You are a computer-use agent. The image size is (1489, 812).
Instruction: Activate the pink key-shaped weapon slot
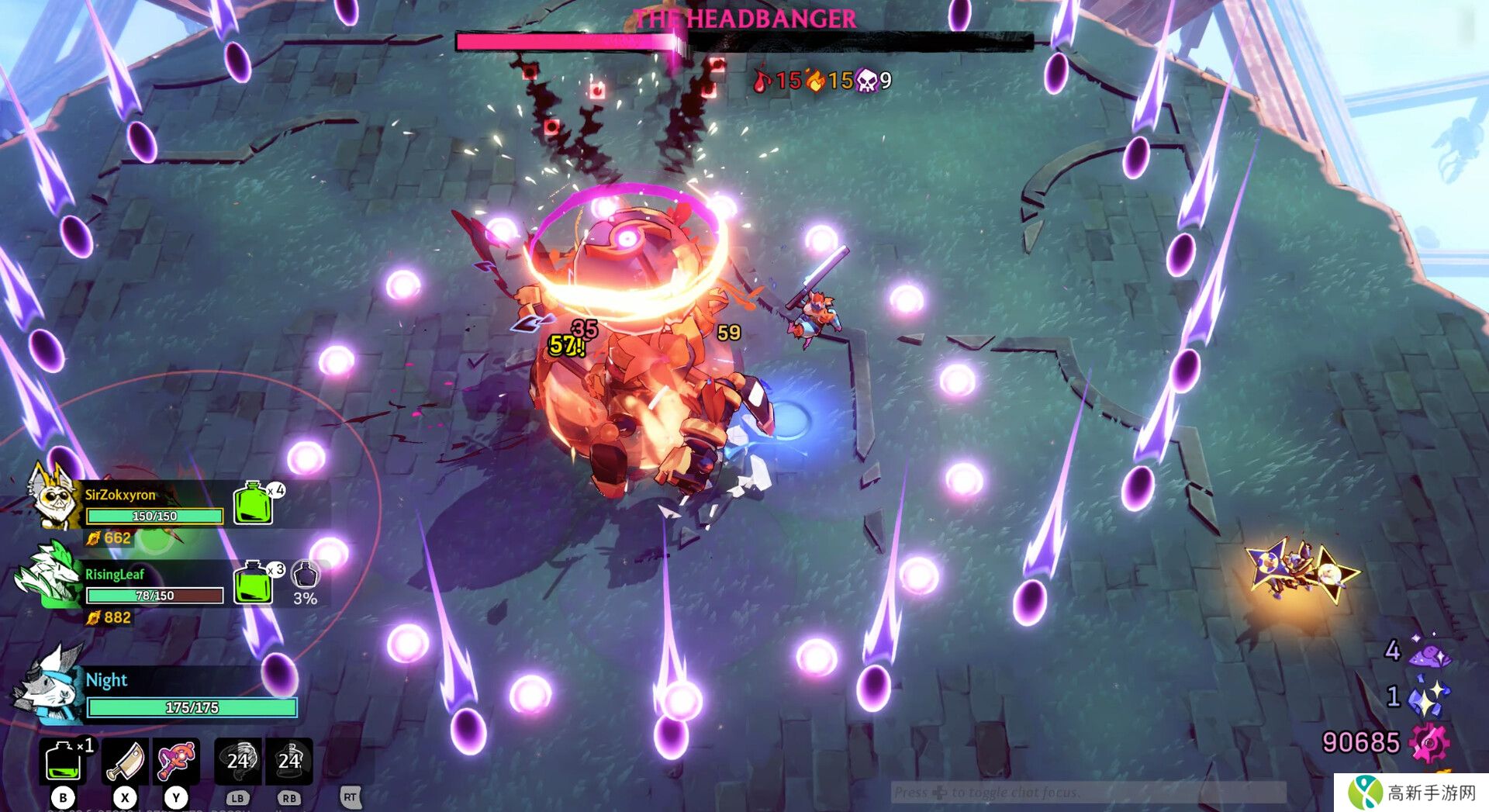(x=176, y=761)
